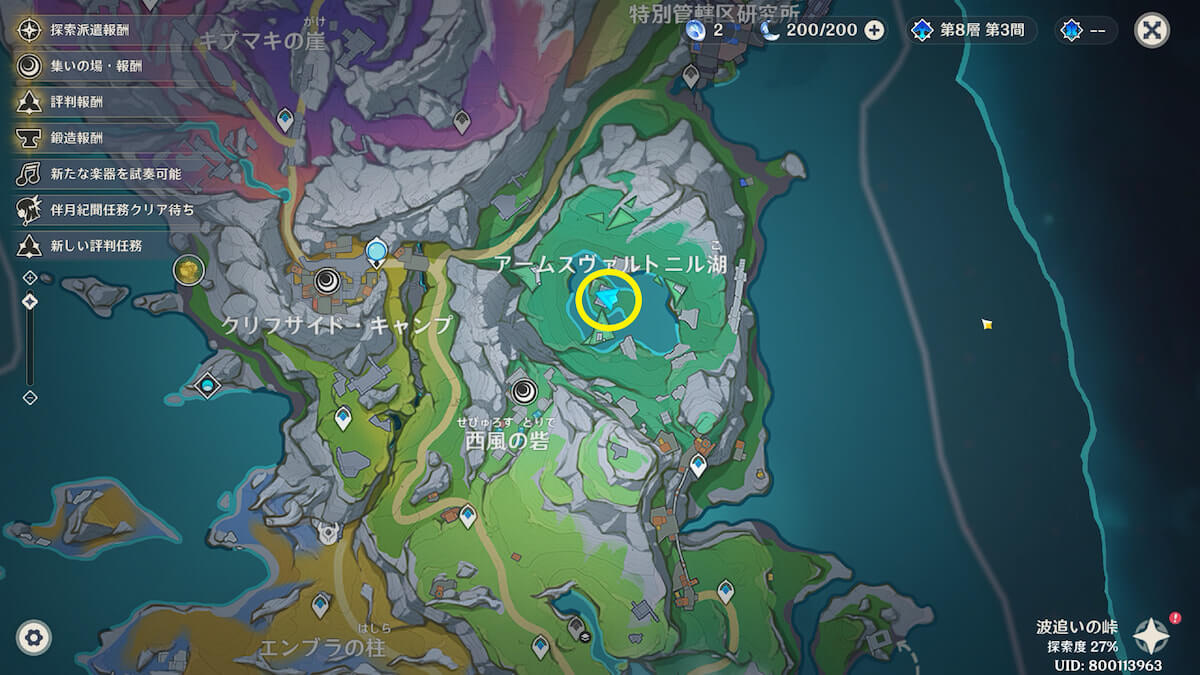Zoom in with the slider's plus button
The height and width of the screenshot is (675, 1200).
(x=30, y=277)
